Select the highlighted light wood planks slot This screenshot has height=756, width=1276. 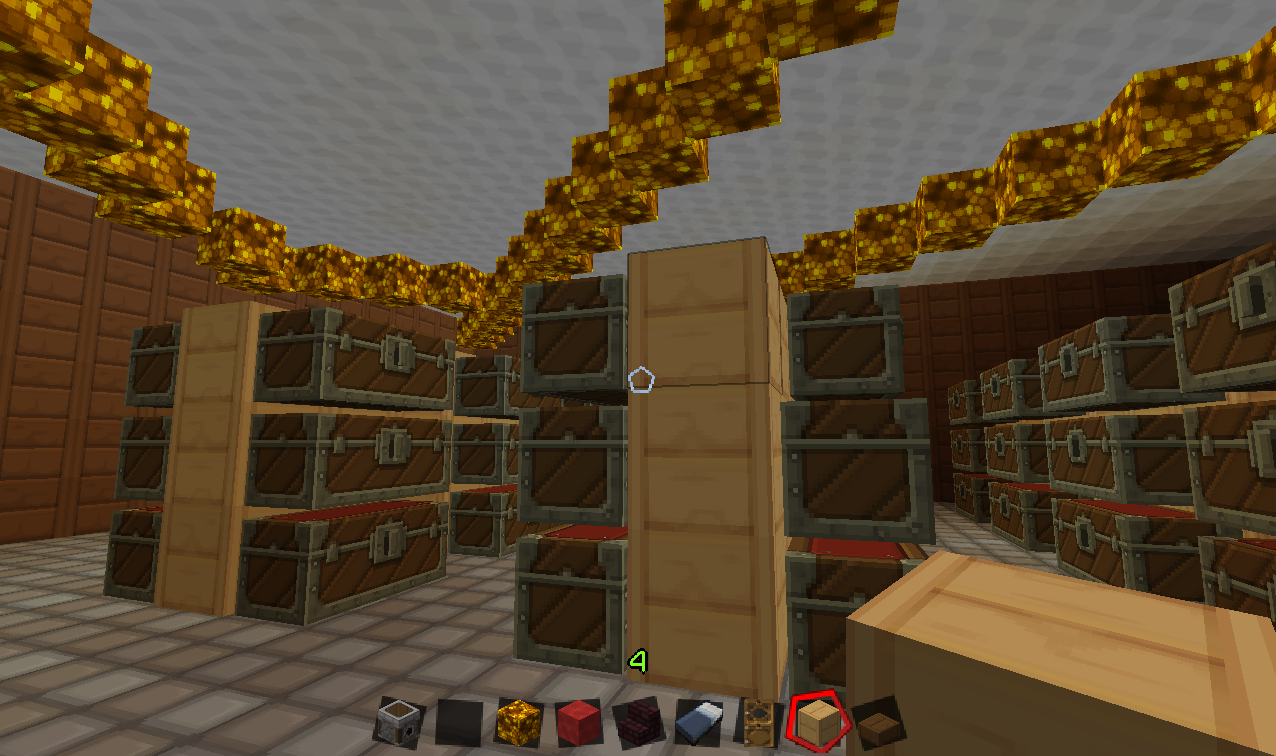coord(819,721)
